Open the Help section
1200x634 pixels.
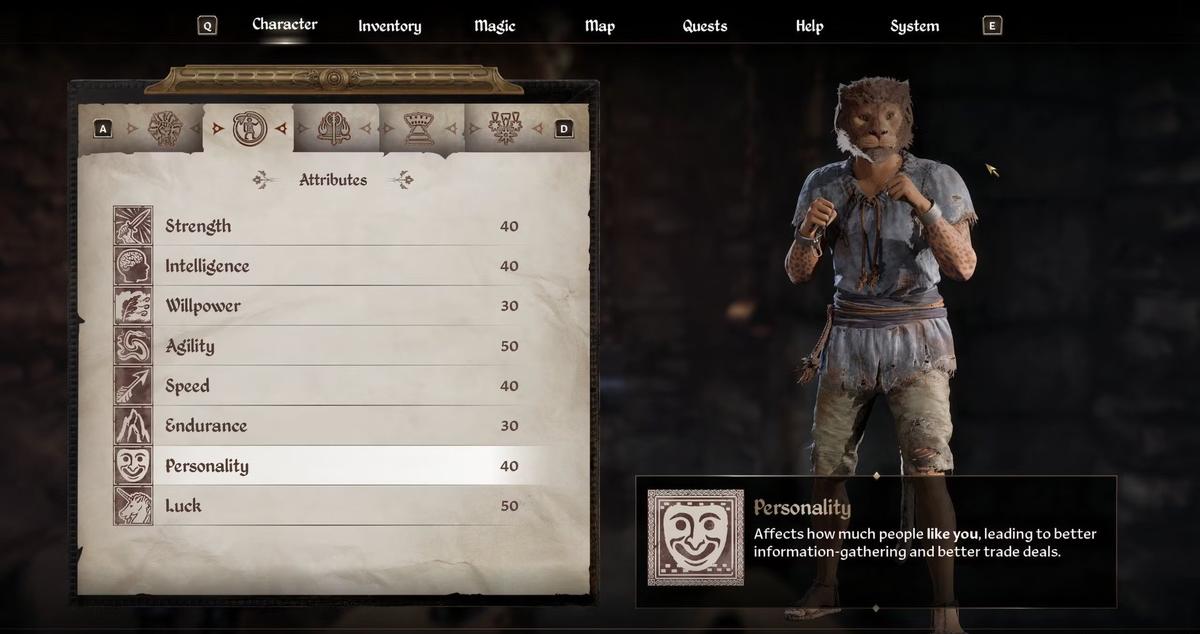point(809,26)
